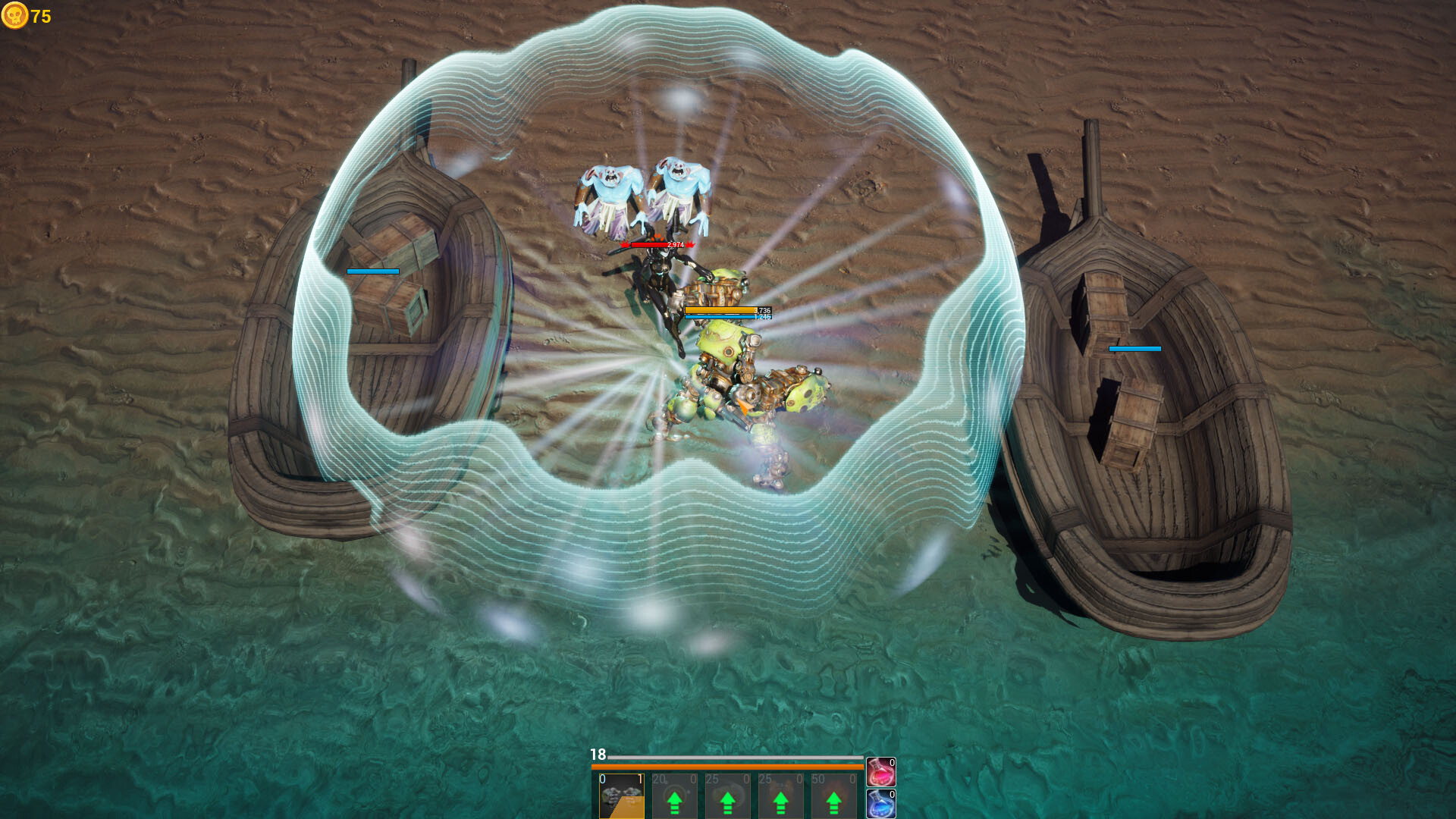Click the blue shield bar reading 1,245
The image size is (1456, 819).
click(x=719, y=319)
